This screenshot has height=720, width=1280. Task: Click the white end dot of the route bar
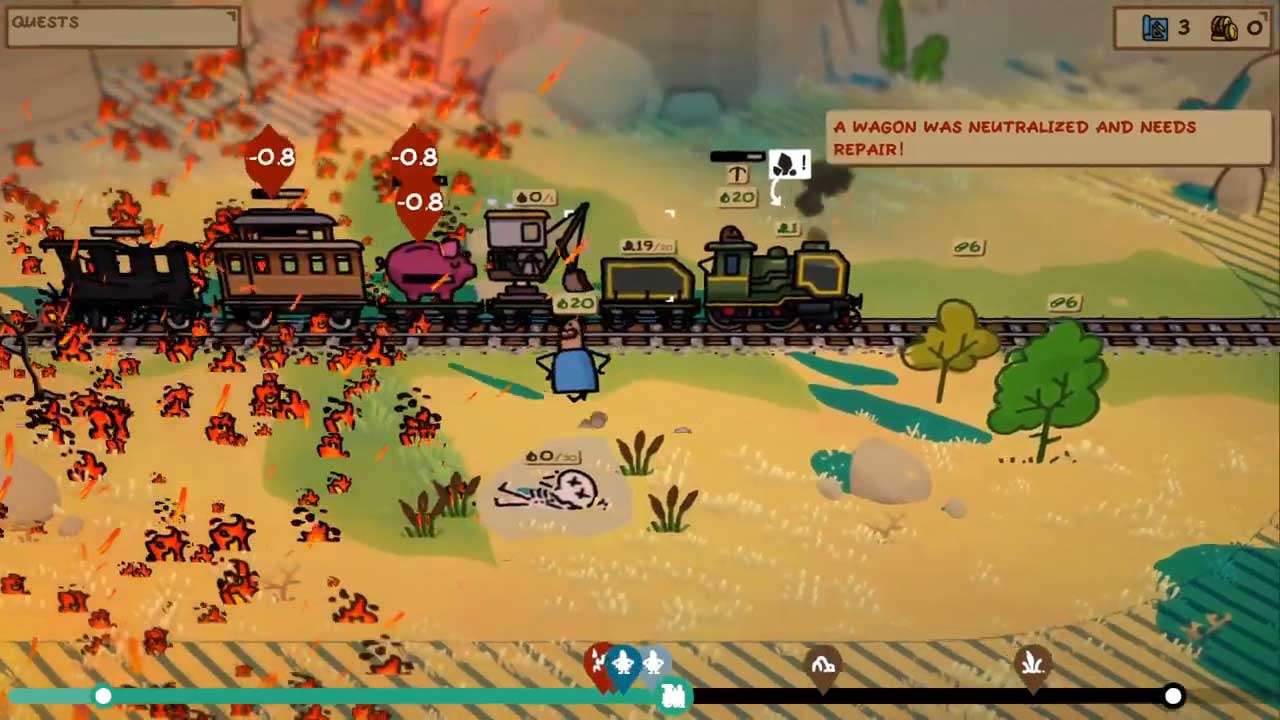tap(1173, 696)
